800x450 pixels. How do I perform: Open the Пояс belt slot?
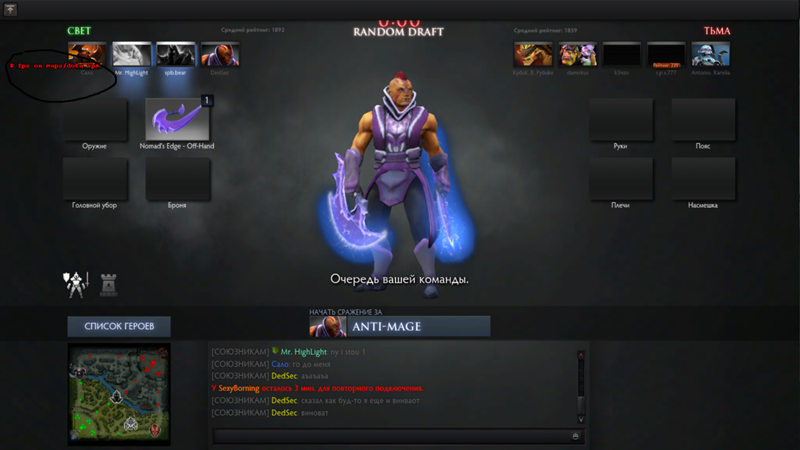point(703,119)
